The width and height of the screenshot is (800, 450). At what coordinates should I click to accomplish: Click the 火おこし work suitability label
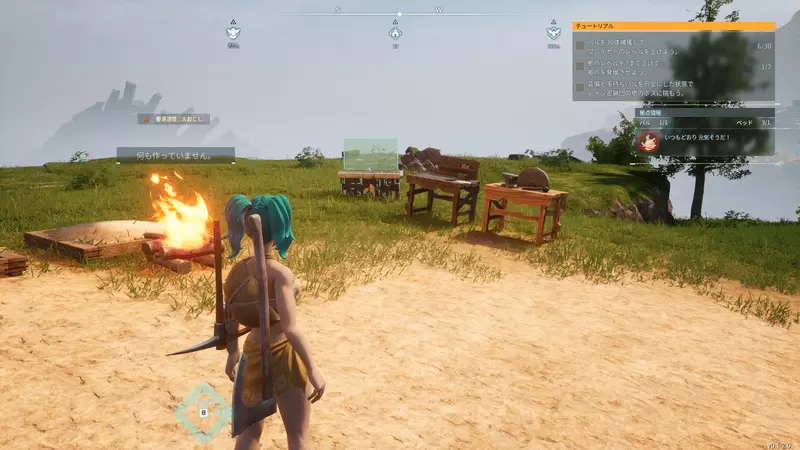173,119
